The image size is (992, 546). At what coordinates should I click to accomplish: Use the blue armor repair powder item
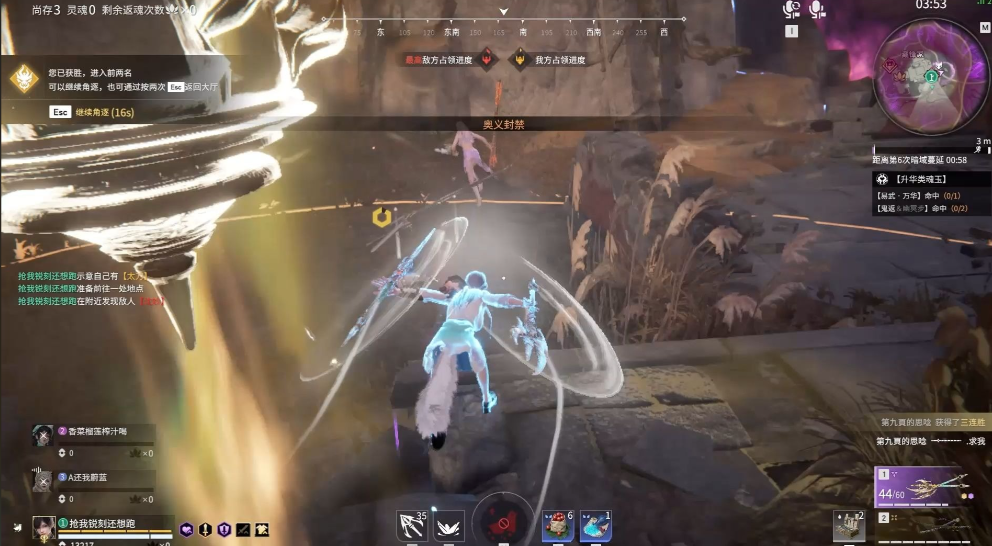point(595,524)
